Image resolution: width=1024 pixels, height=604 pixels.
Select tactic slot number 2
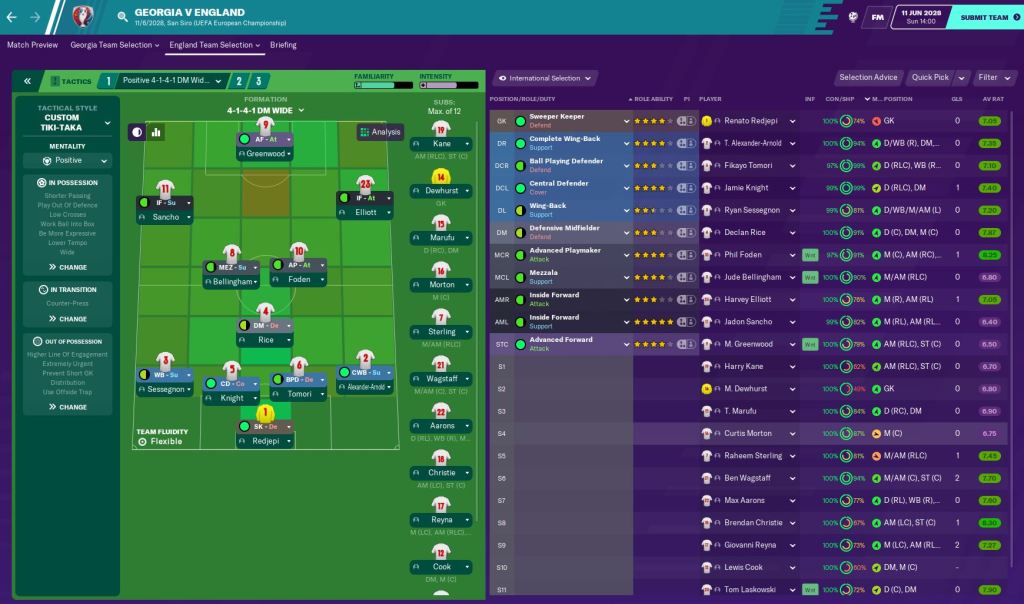pyautogui.click(x=239, y=81)
